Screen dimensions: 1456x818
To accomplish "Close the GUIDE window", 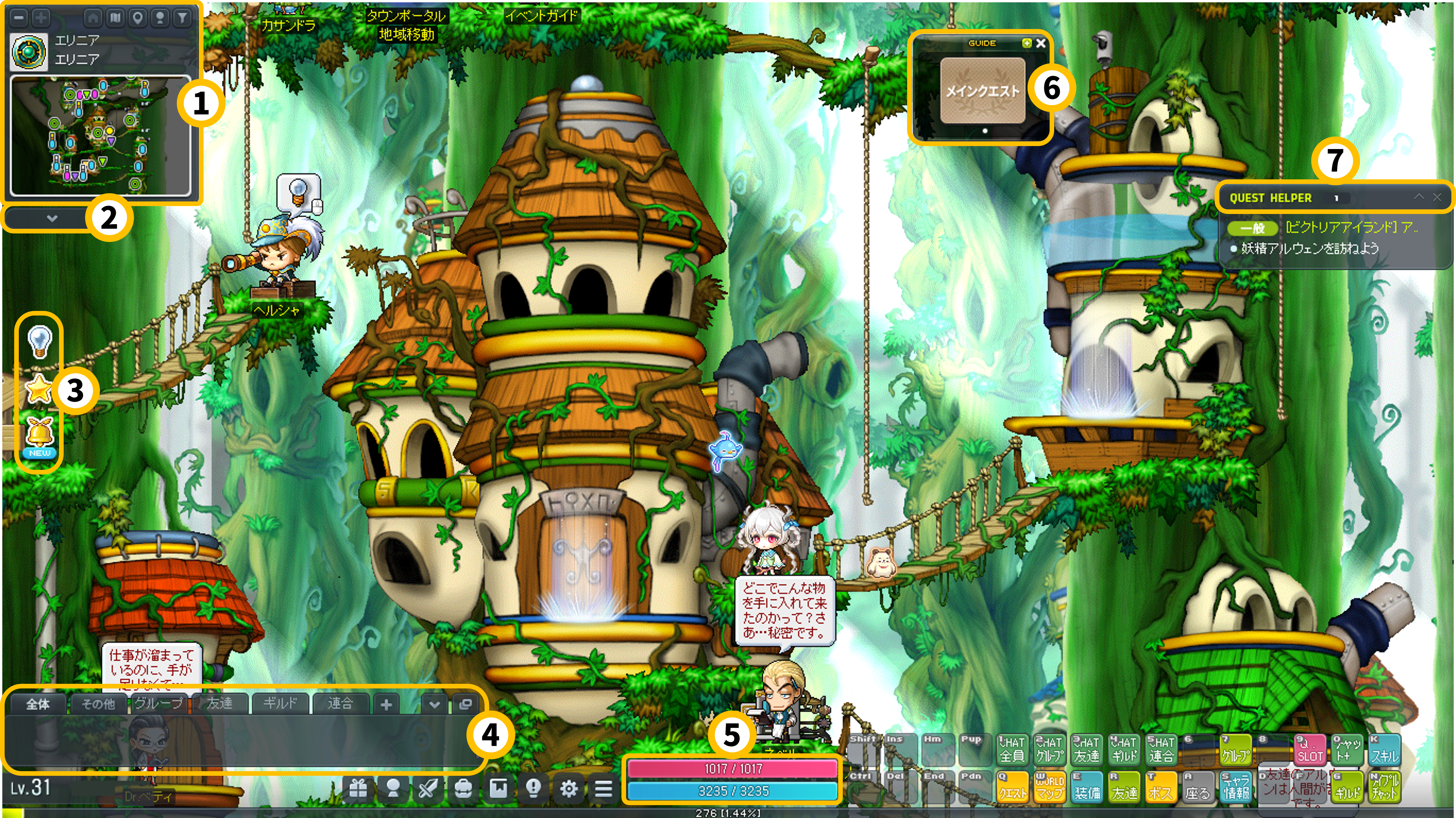I will point(1041,44).
